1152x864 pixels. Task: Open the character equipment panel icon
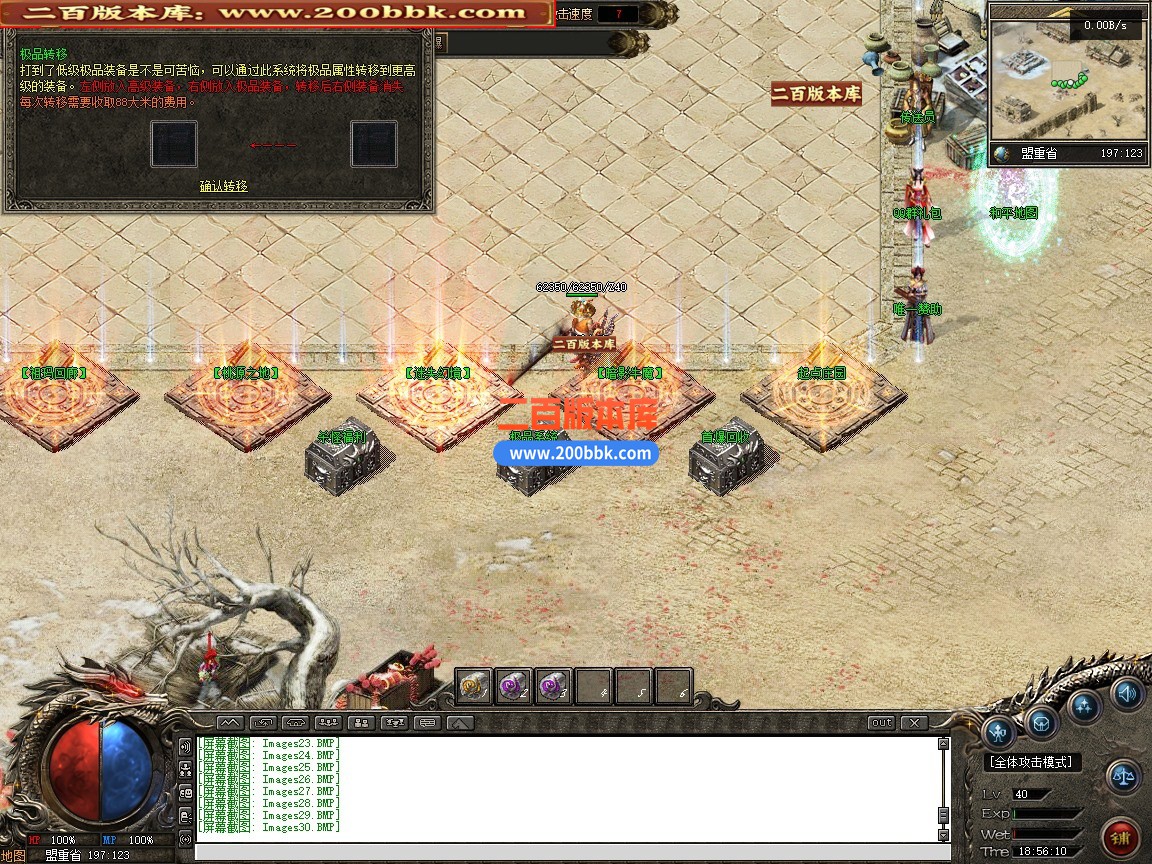[999, 732]
